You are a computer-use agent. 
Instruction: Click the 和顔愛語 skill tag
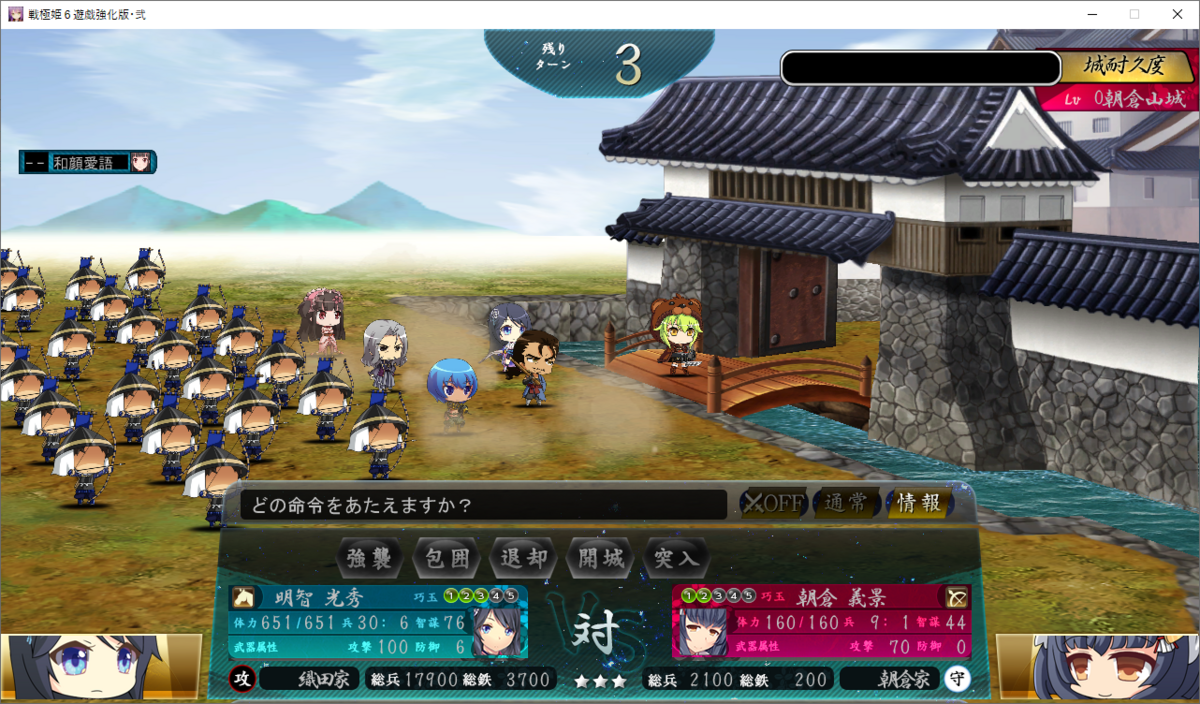[90, 161]
